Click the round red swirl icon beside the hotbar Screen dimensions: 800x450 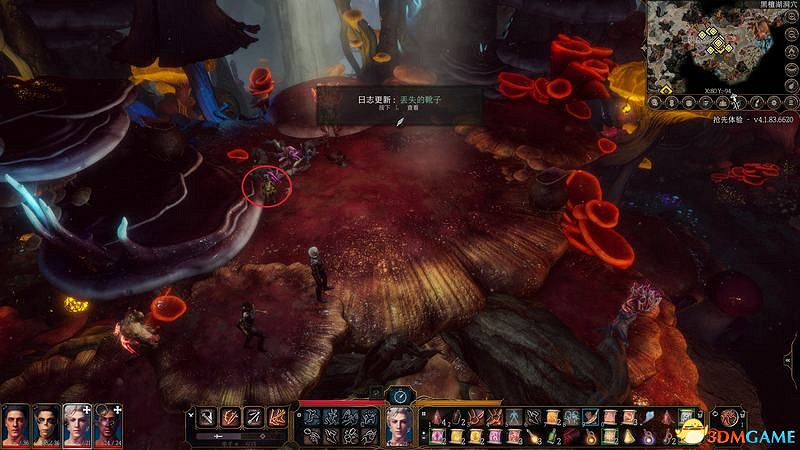(727, 418)
